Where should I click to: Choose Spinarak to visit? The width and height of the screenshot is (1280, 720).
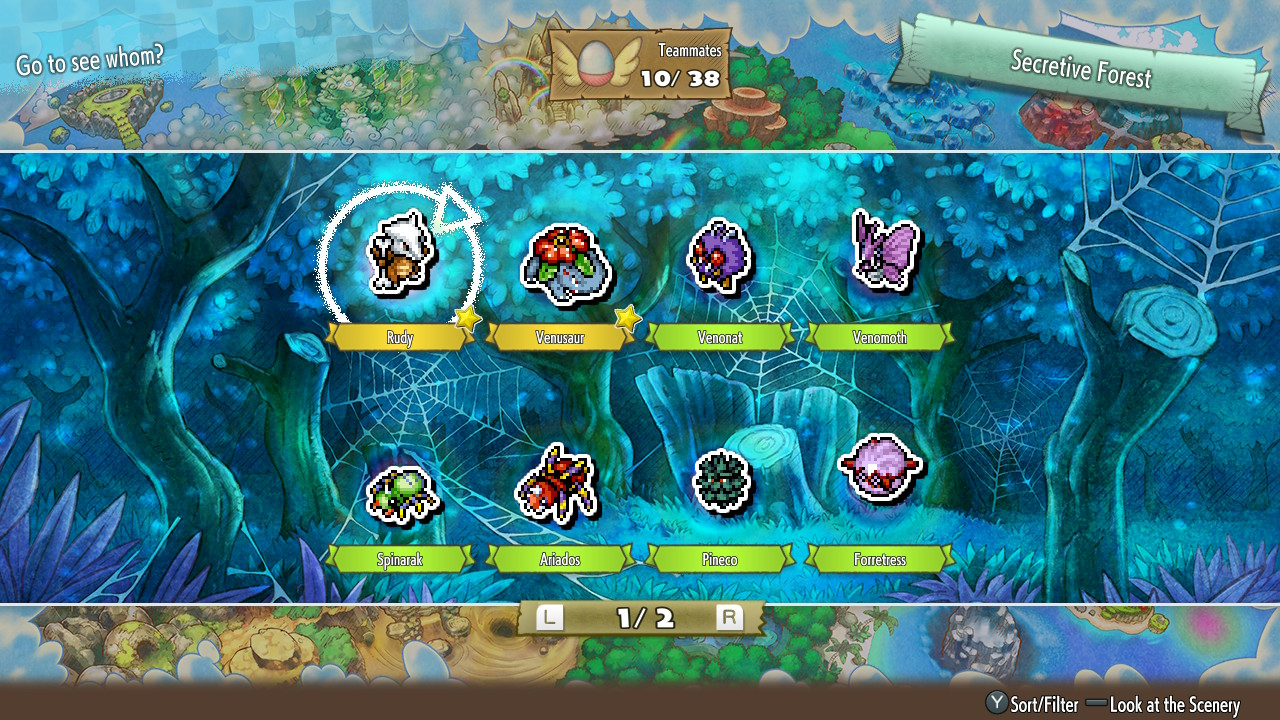(x=400, y=493)
